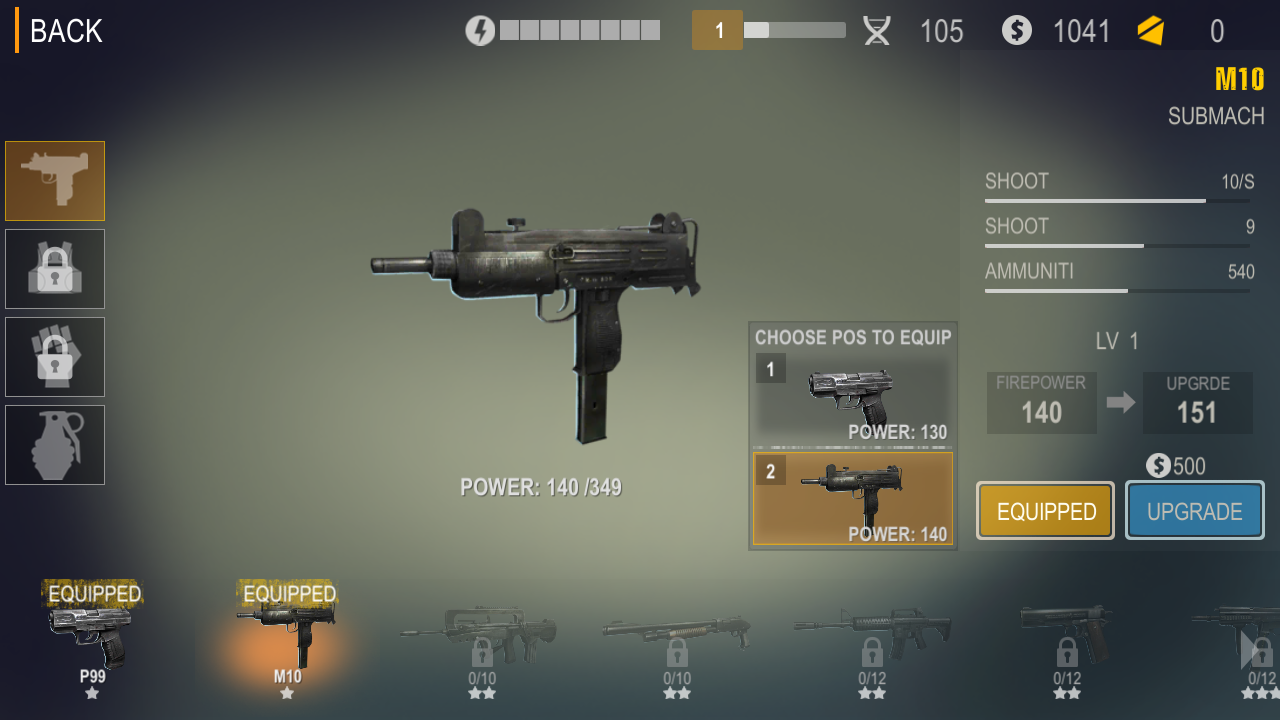Switch to the grenade category
The width and height of the screenshot is (1280, 720).
(55, 445)
